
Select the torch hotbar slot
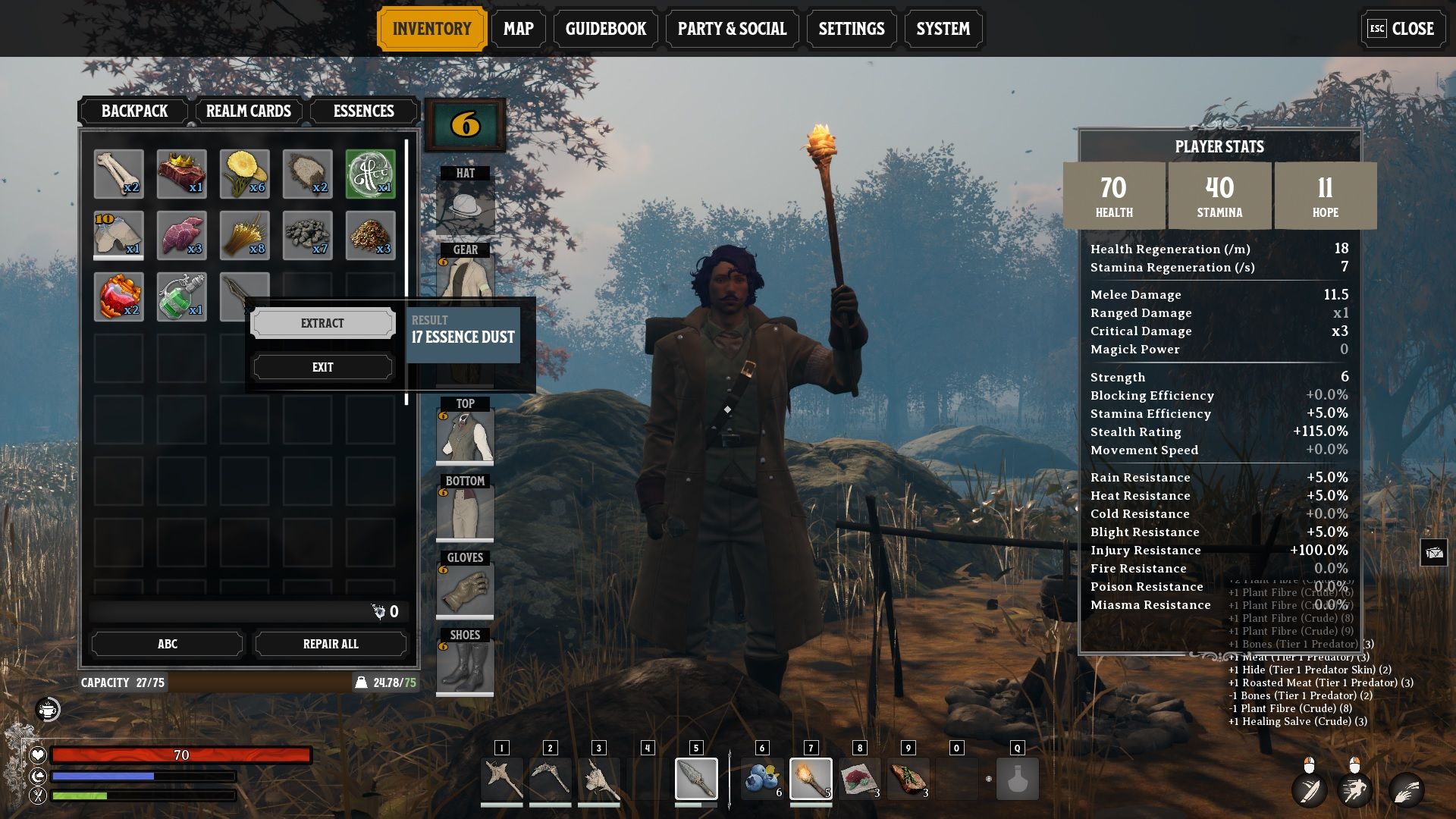point(811,779)
